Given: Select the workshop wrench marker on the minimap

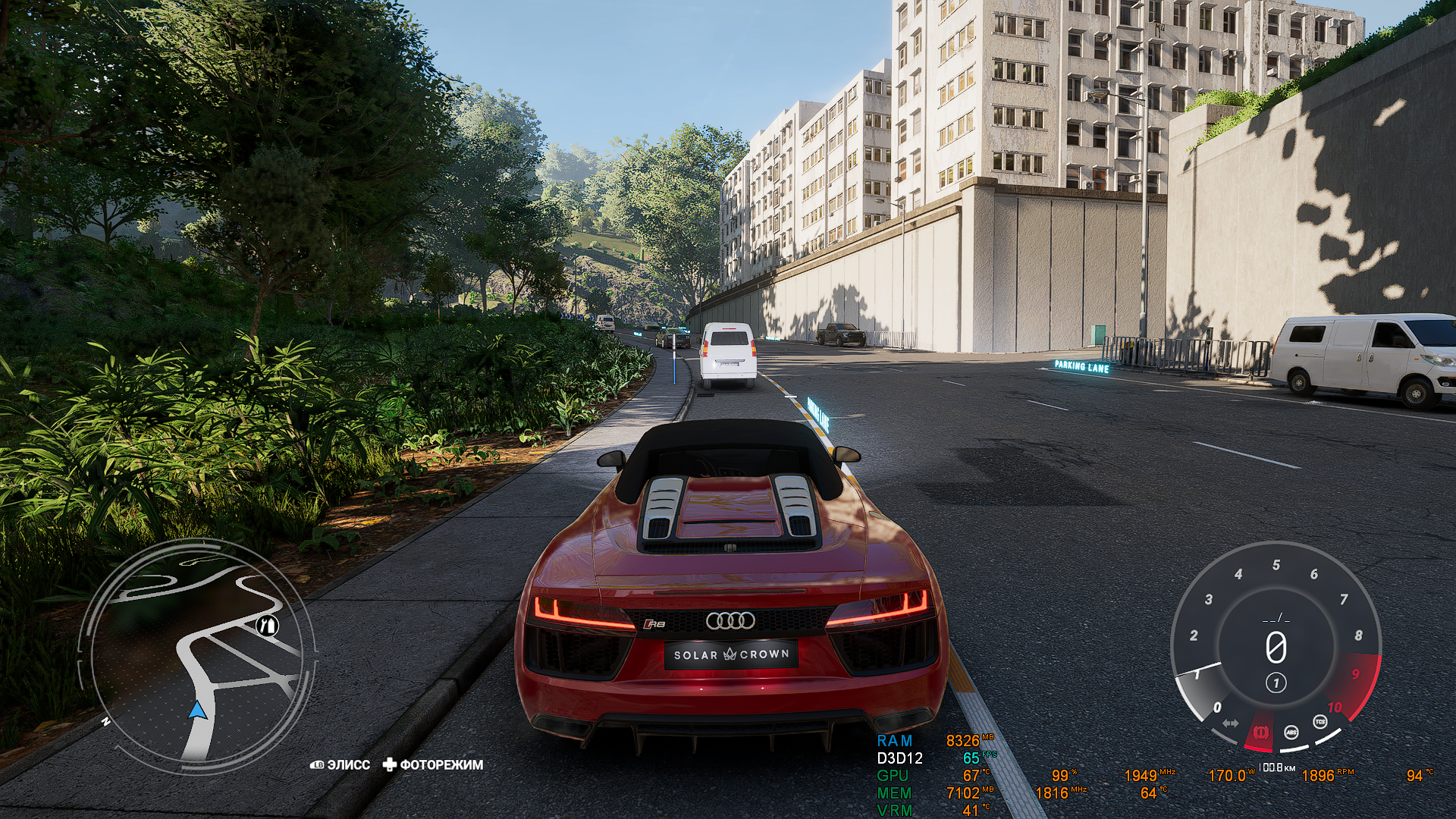Looking at the screenshot, I should 265,626.
